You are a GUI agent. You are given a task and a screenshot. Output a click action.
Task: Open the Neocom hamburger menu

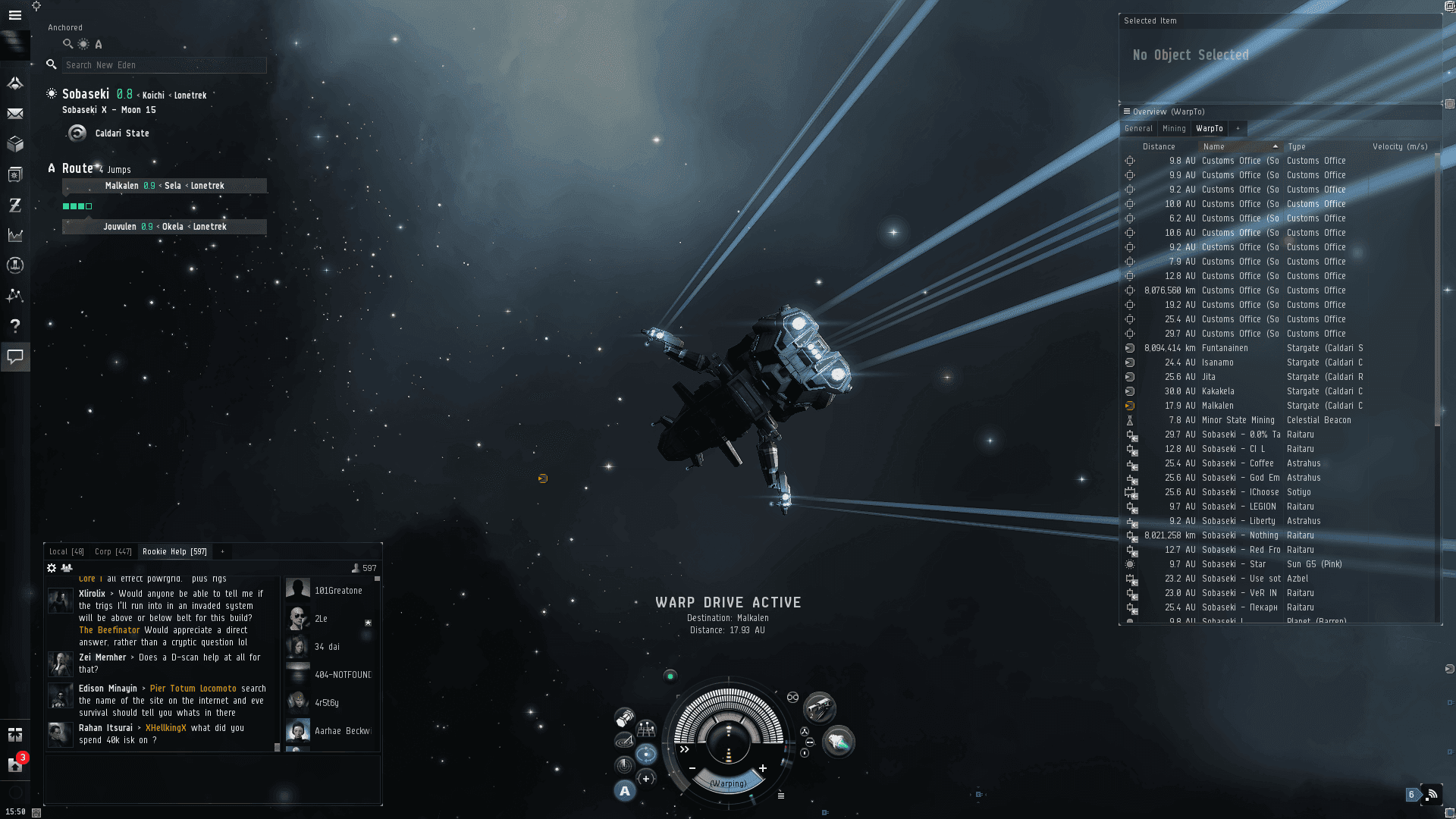click(14, 15)
